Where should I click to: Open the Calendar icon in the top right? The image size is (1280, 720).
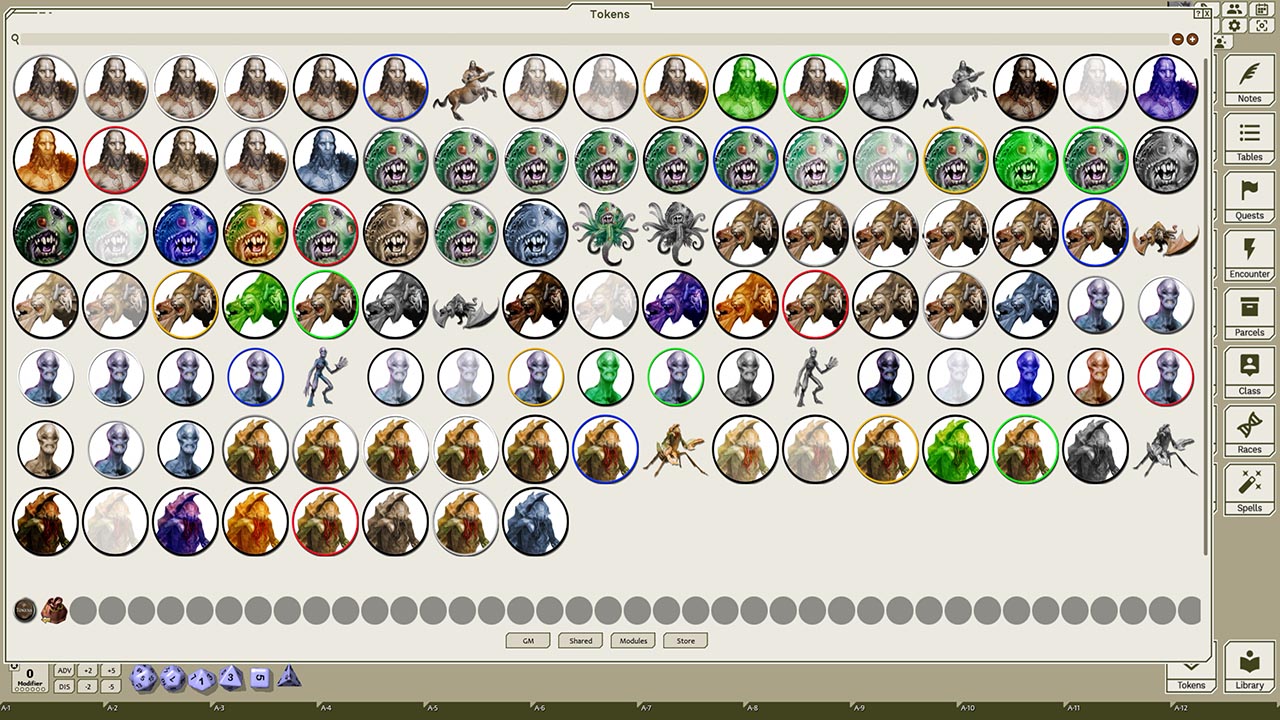1261,10
